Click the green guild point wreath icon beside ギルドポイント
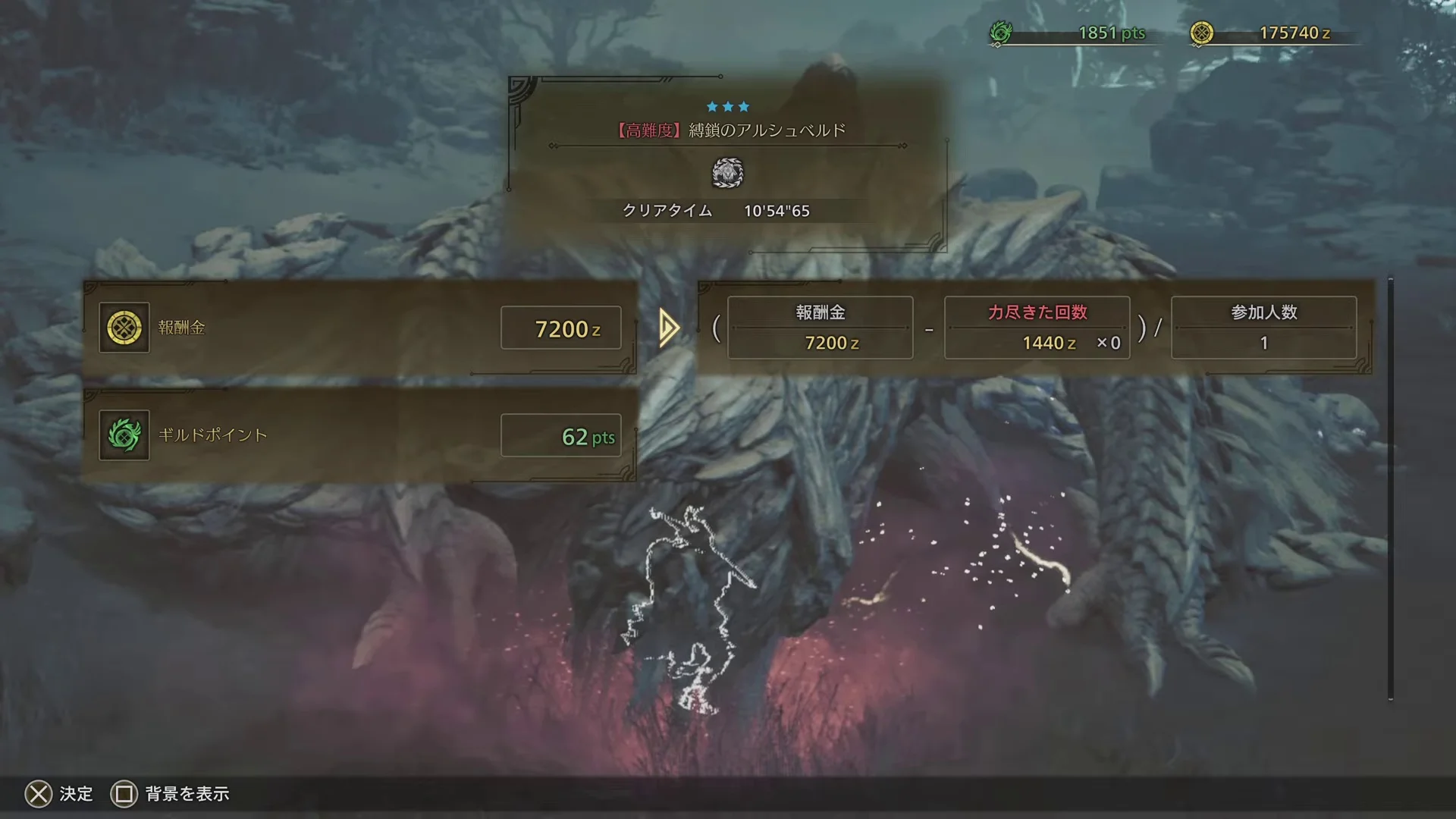Screen dimensions: 1456x819 124,436
